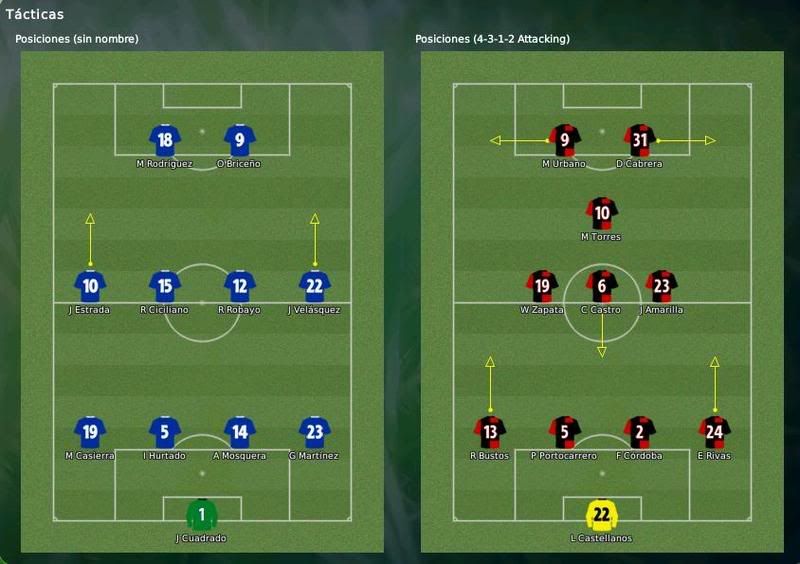800x564 pixels.
Task: Choose J Velásquez, the blue number 22
Action: tap(315, 286)
